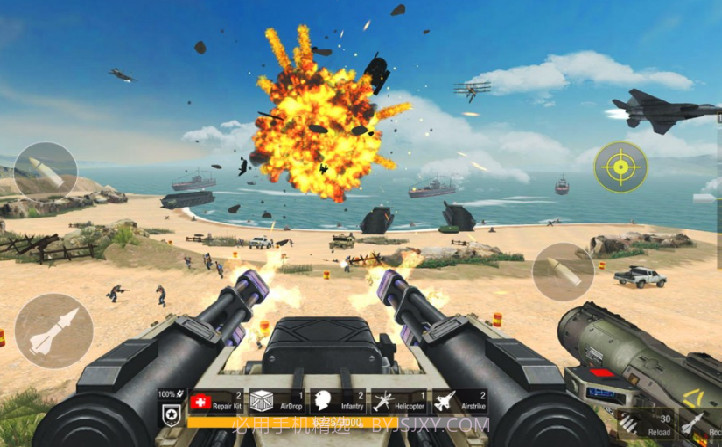Tap the Reload ammo button
This screenshot has height=447, width=722.
pyautogui.click(x=631, y=423)
